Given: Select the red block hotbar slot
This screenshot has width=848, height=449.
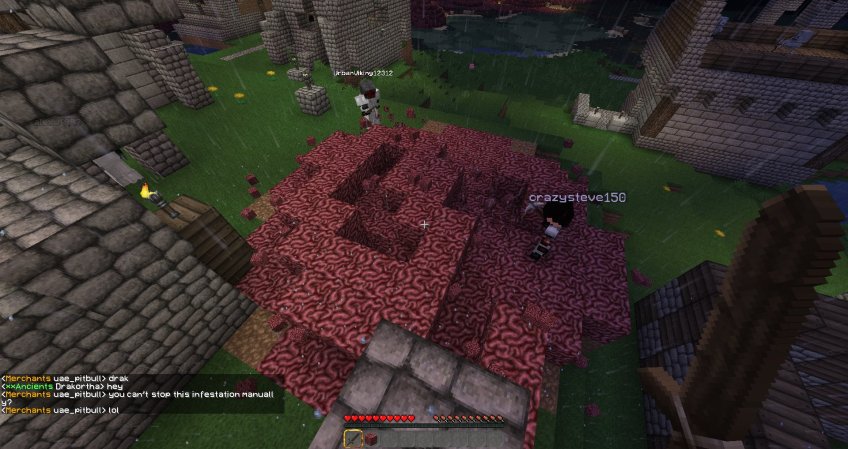Looking at the screenshot, I should (372, 438).
